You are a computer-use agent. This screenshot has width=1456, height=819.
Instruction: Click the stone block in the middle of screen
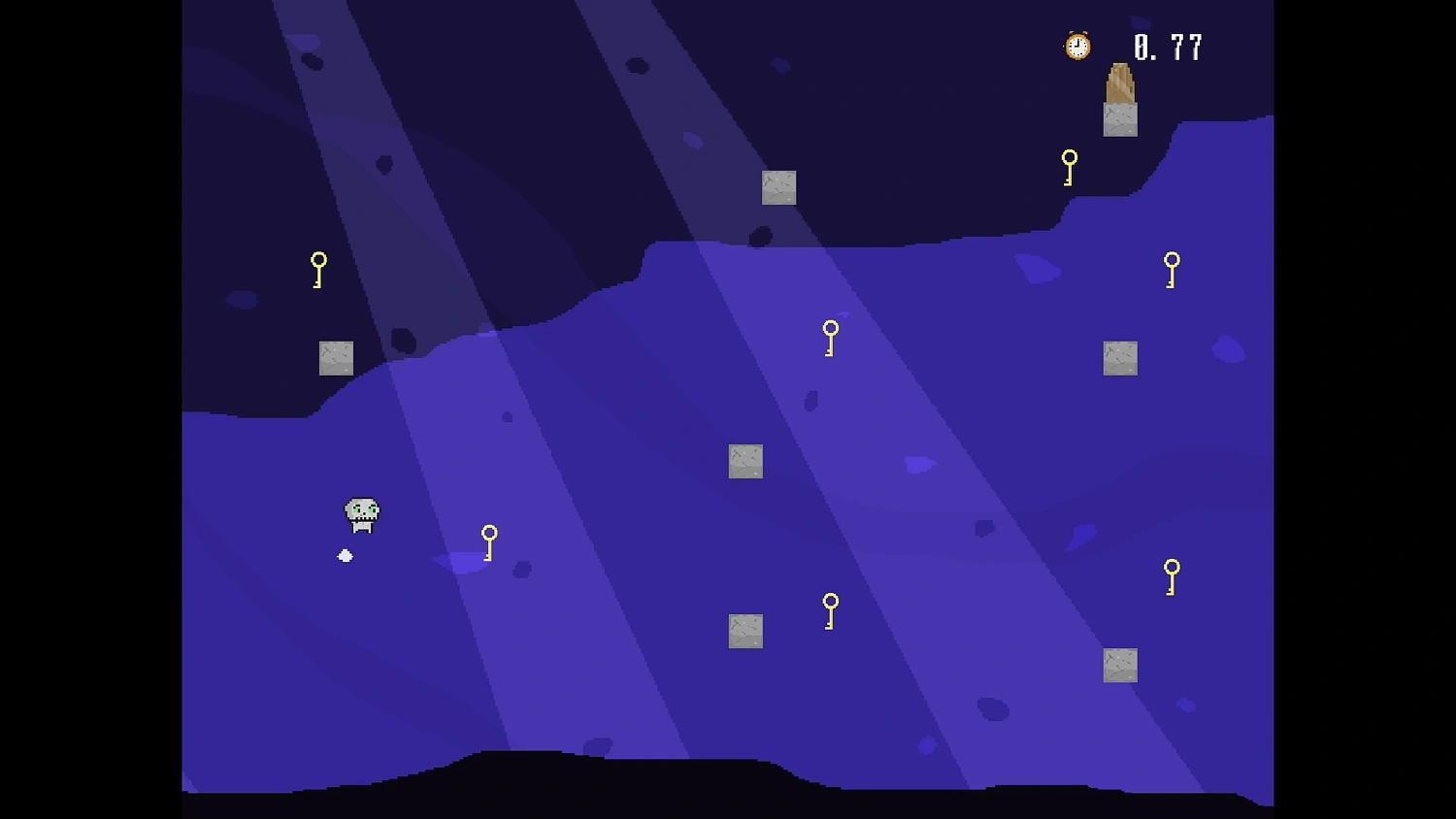pos(746,461)
